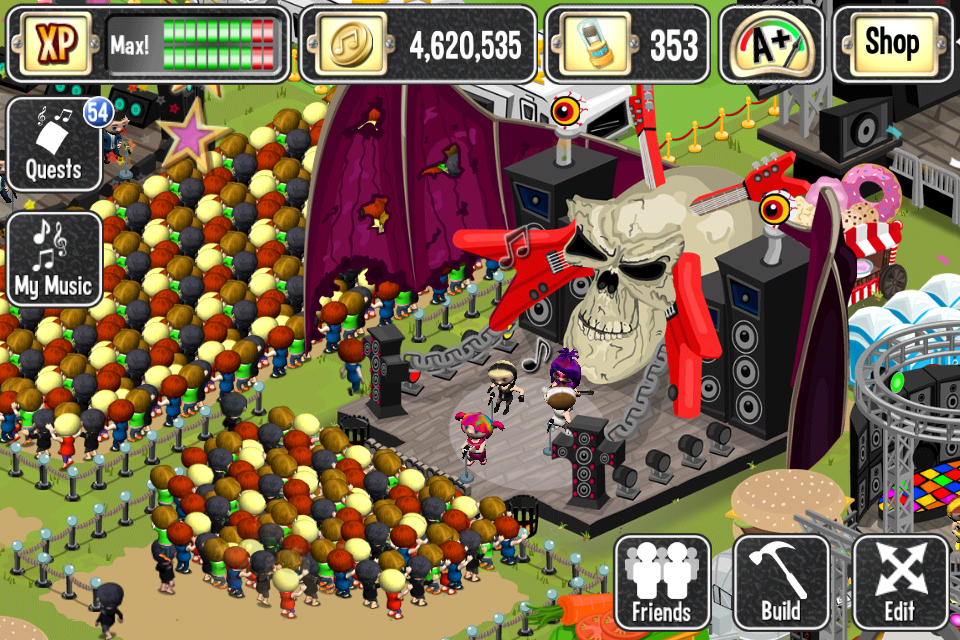Show the Friends list
This screenshot has width=960, height=640.
click(662, 582)
